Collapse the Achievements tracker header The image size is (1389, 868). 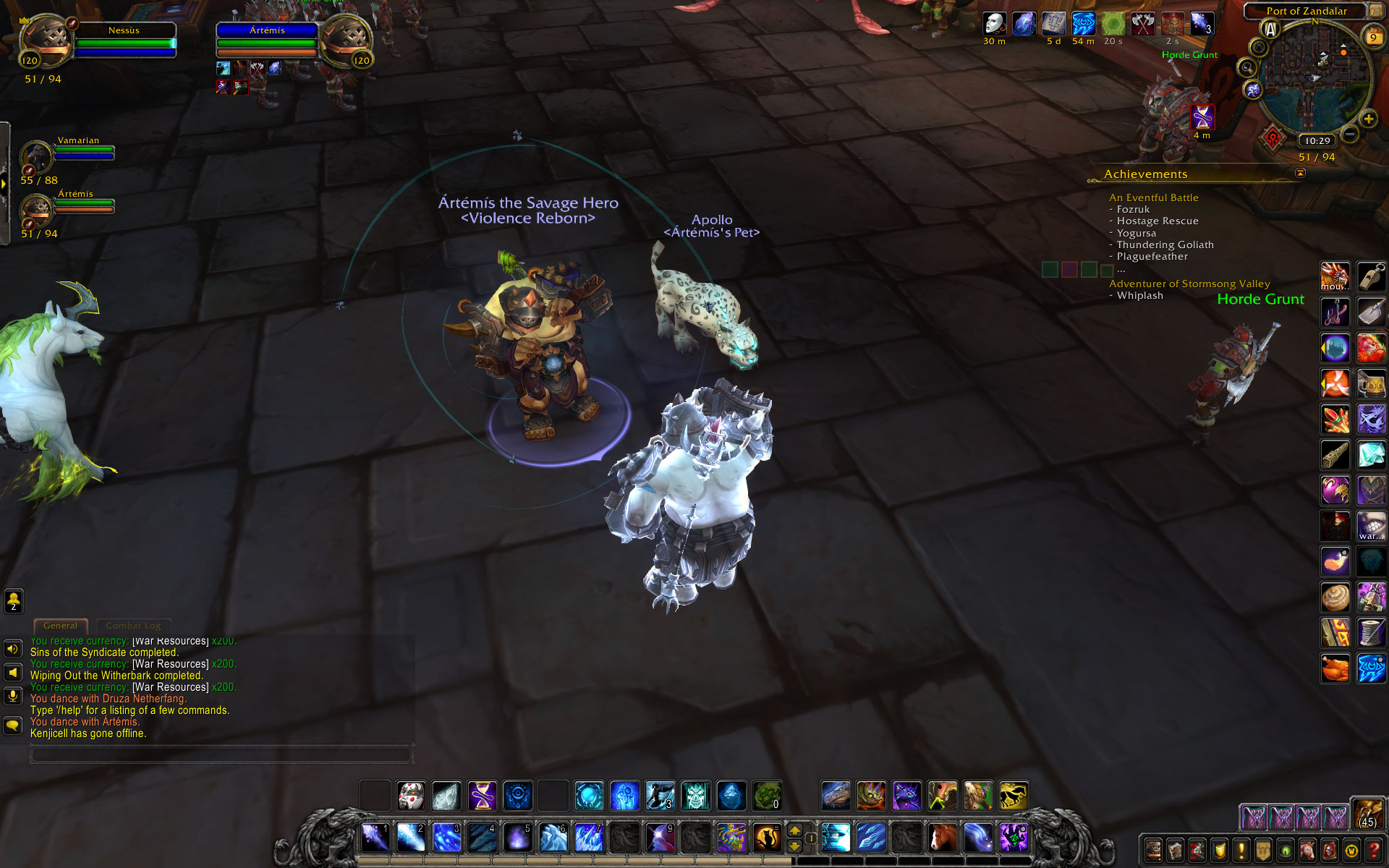(1300, 174)
